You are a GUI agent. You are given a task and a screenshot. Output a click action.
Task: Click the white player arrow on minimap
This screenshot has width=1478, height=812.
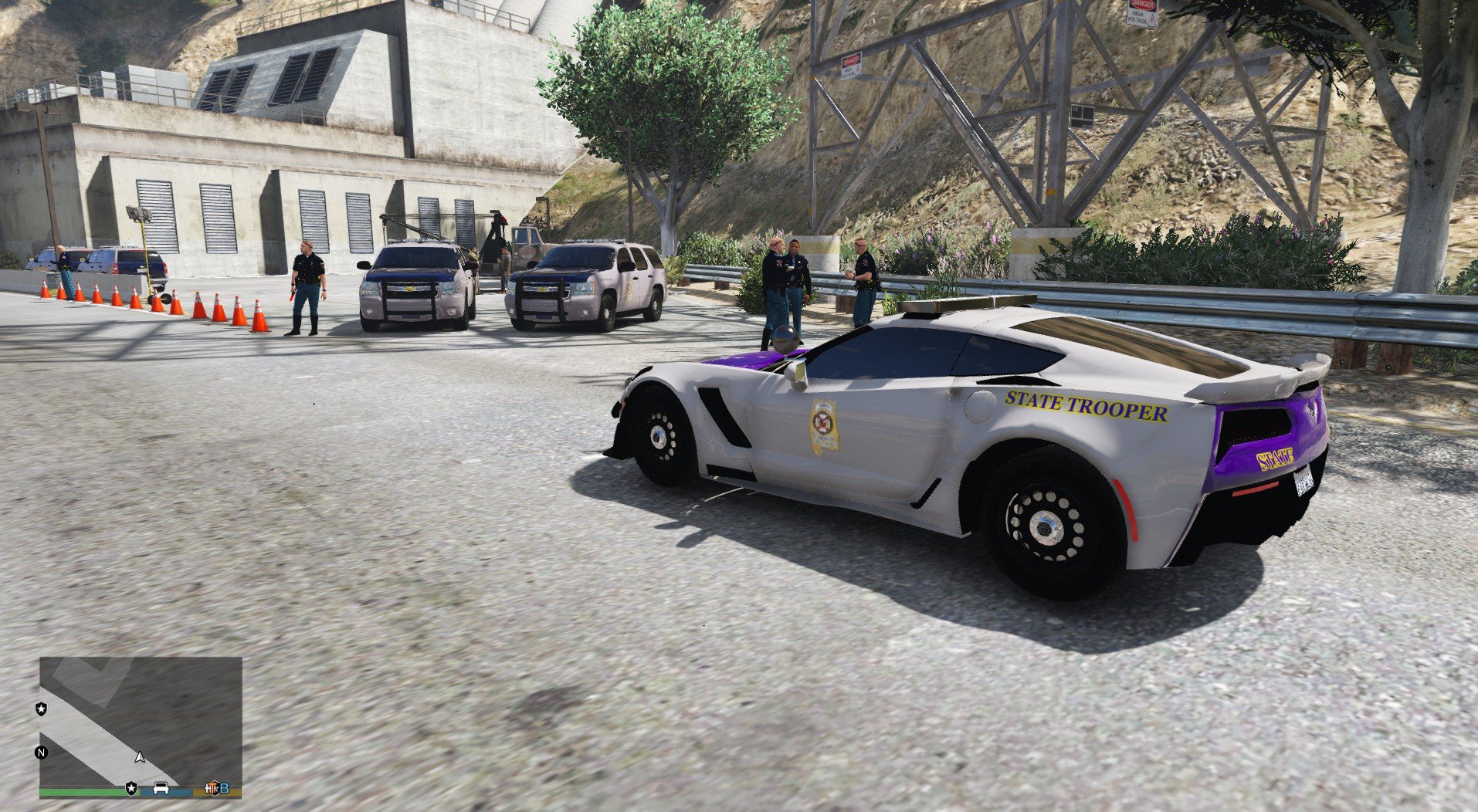140,757
